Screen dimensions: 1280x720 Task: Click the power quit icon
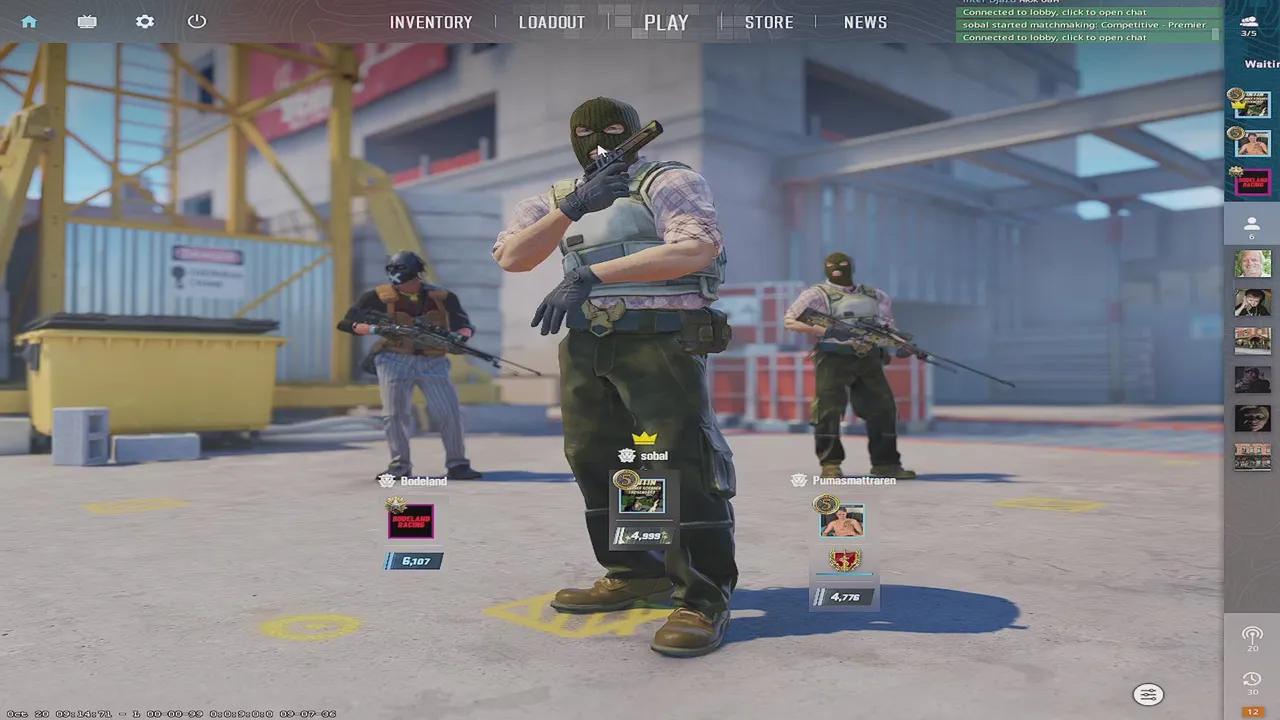196,21
